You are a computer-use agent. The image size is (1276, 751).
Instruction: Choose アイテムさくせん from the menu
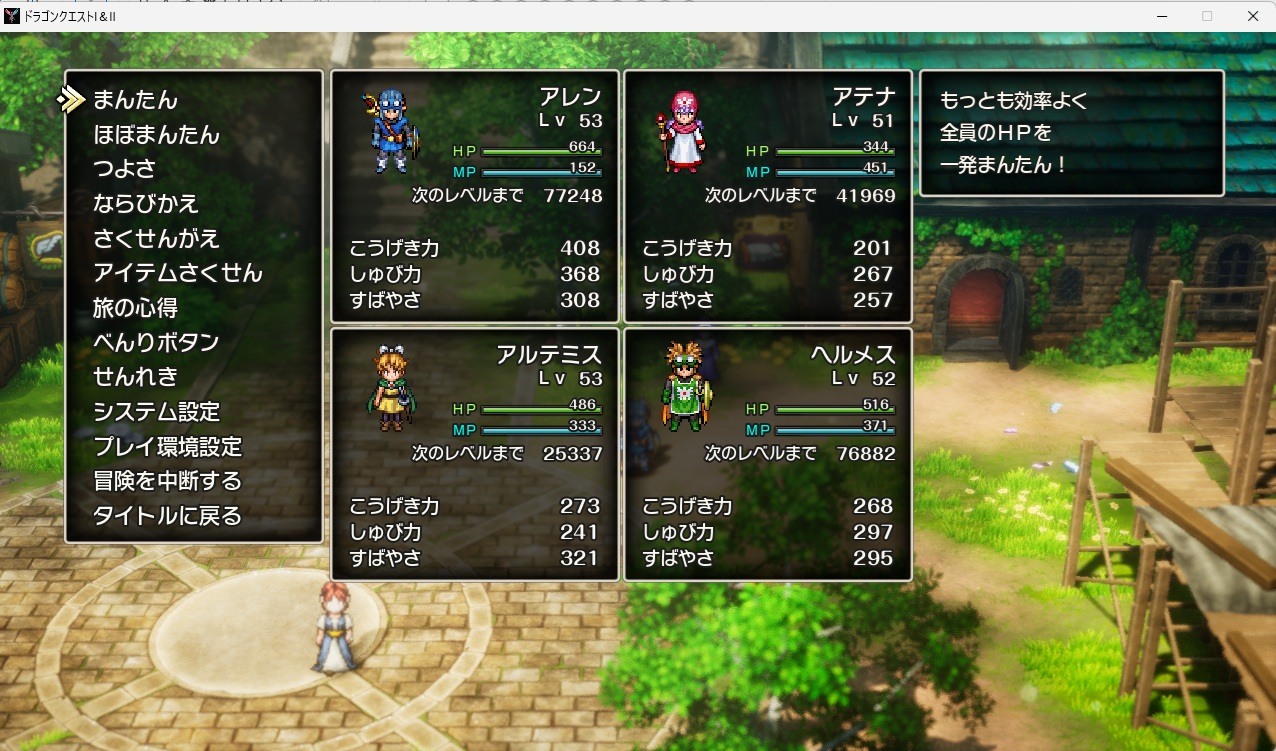[x=178, y=273]
